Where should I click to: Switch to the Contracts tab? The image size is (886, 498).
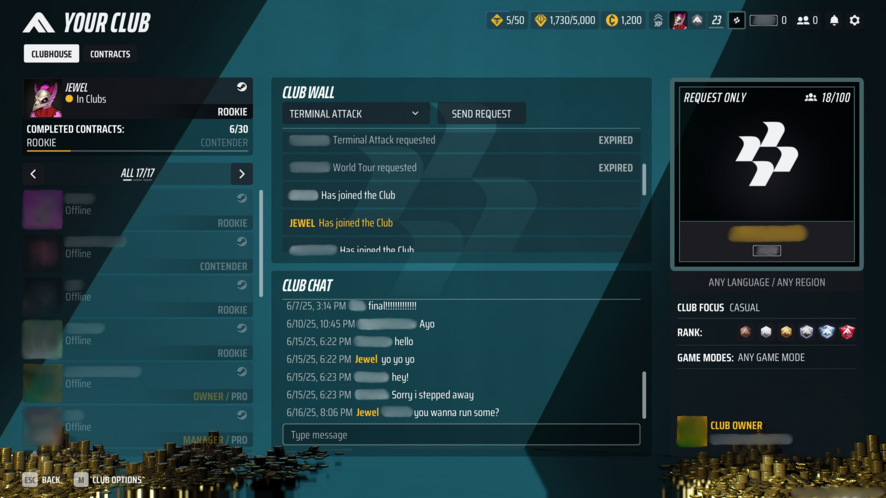pyautogui.click(x=110, y=54)
